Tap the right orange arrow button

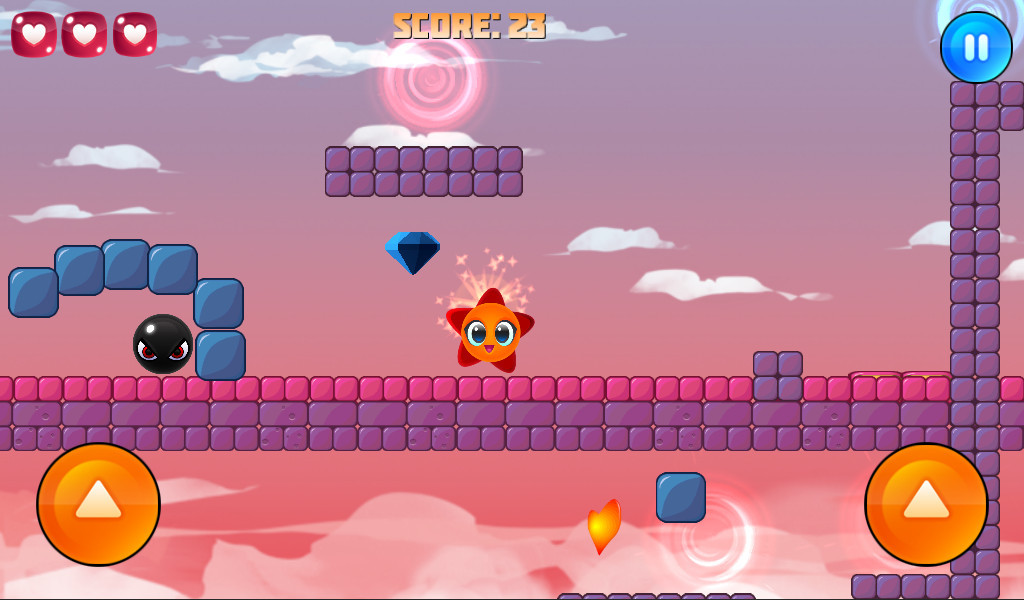pyautogui.click(x=926, y=504)
